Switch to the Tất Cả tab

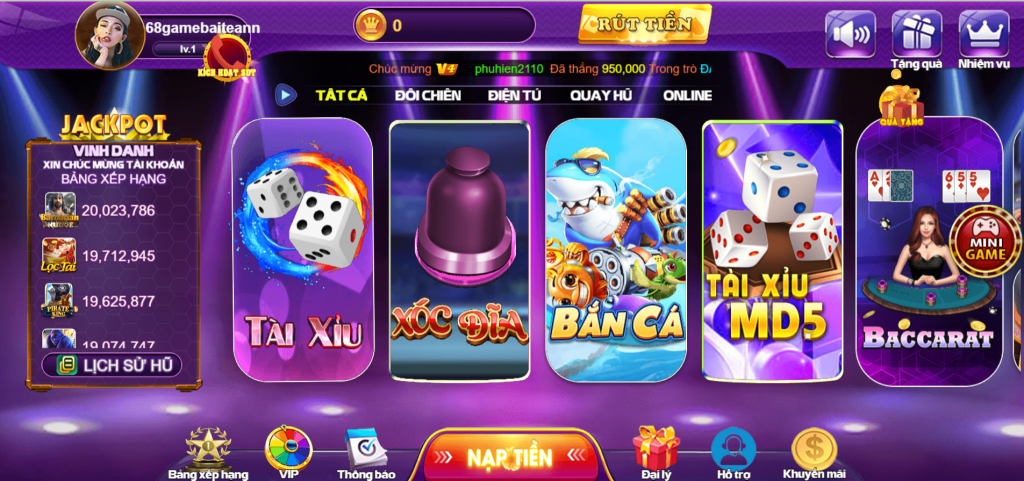(x=341, y=95)
